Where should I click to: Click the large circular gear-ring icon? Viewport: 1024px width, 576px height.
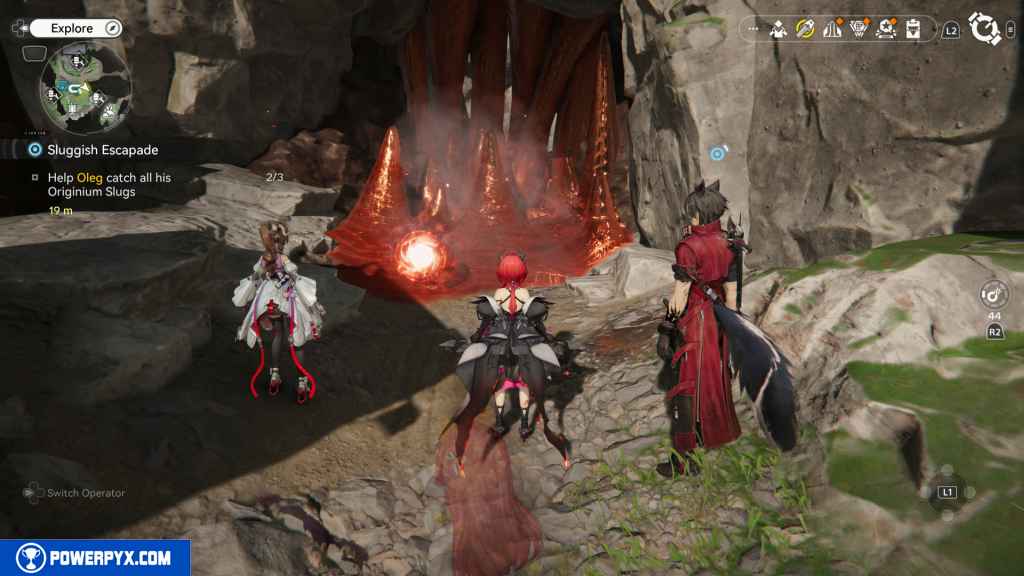point(985,29)
